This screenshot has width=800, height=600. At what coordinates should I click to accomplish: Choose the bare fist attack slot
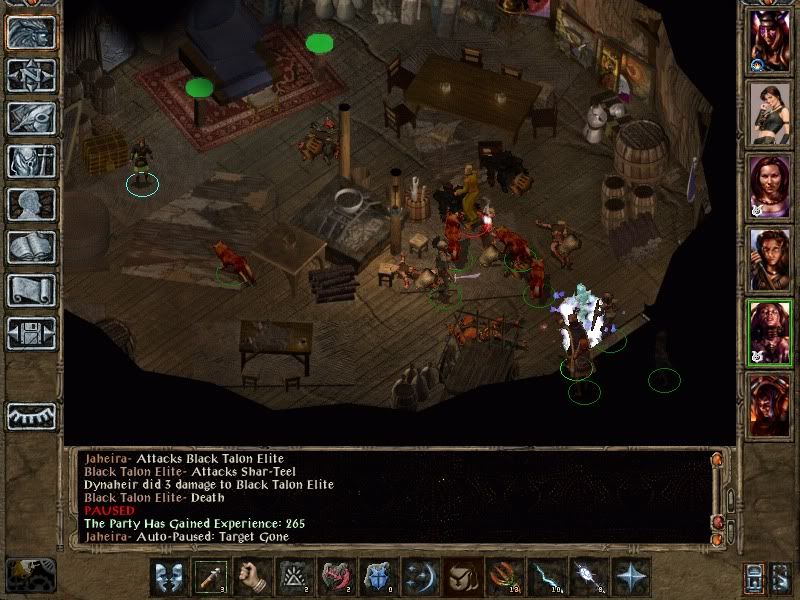pyautogui.click(x=254, y=578)
